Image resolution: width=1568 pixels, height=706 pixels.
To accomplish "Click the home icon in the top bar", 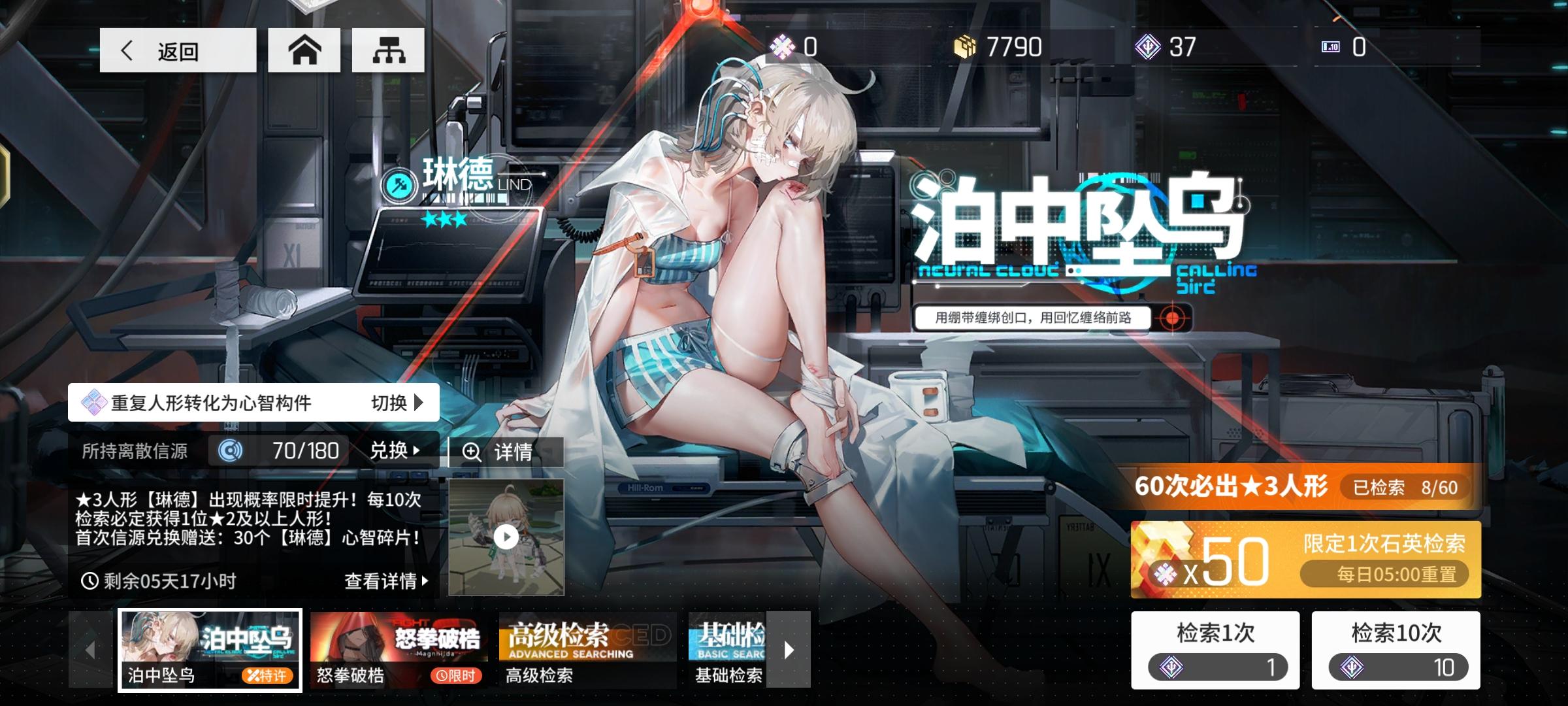I will [304, 50].
